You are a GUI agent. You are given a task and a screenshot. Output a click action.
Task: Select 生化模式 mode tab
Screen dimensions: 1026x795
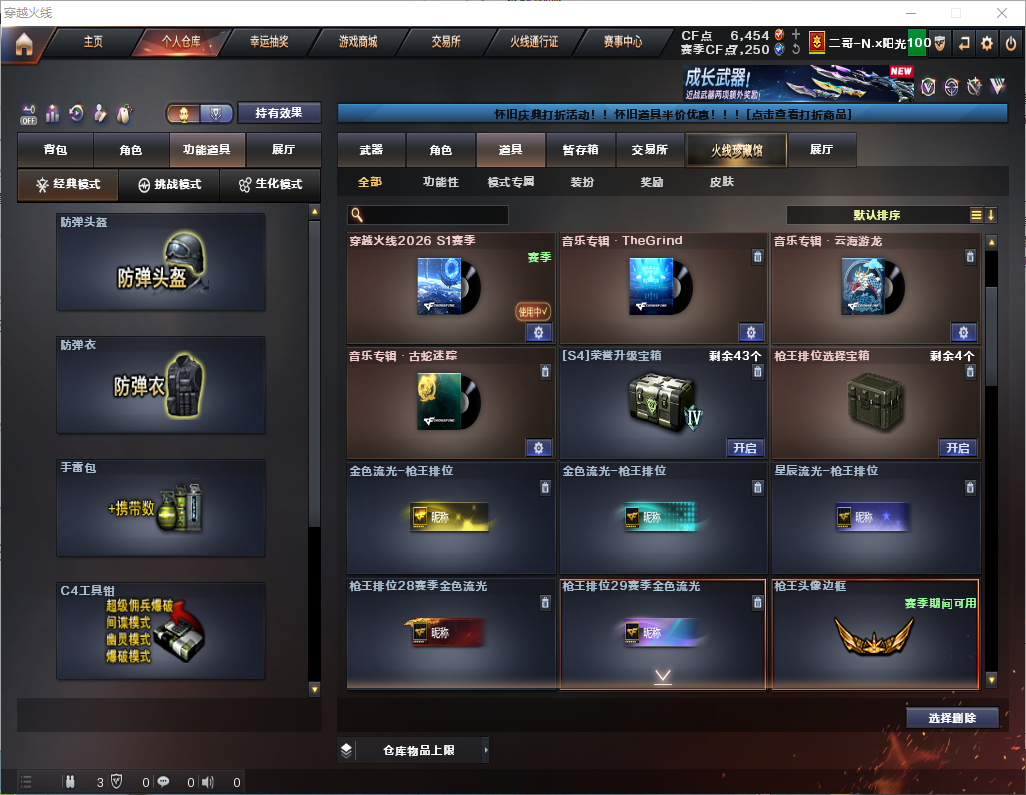coord(270,185)
